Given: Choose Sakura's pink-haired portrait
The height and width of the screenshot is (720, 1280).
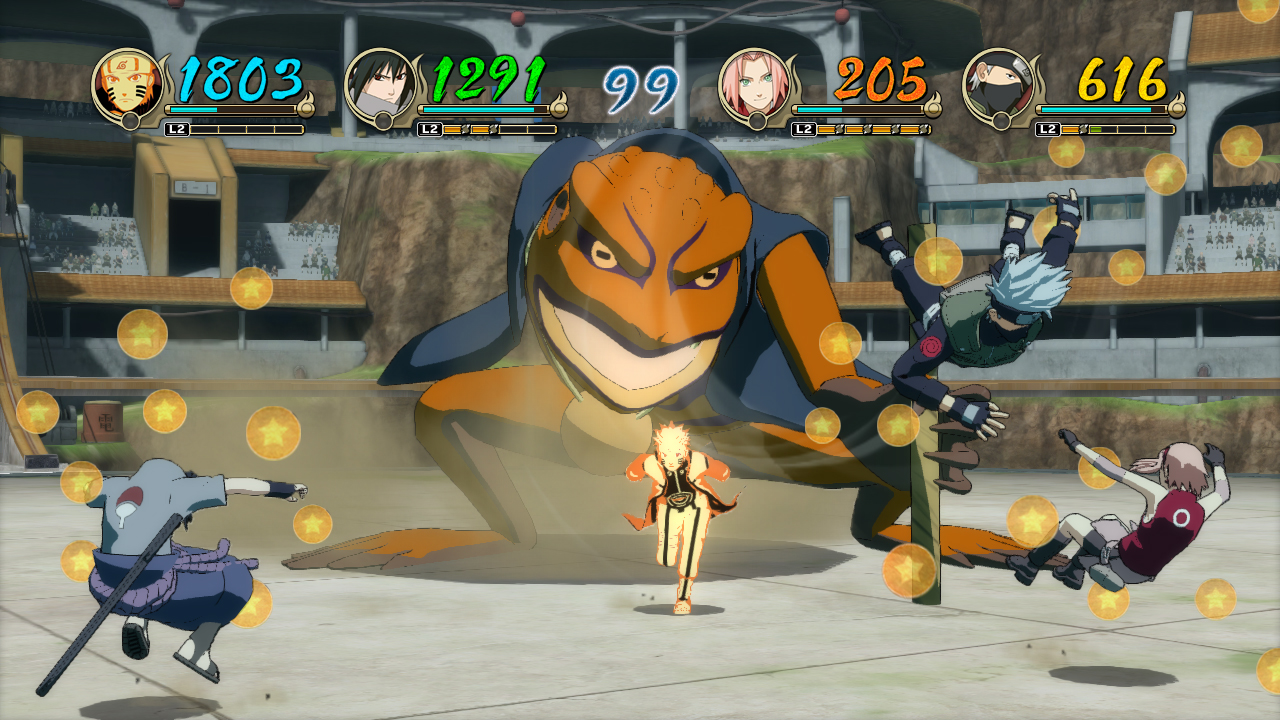Looking at the screenshot, I should click(x=756, y=83).
